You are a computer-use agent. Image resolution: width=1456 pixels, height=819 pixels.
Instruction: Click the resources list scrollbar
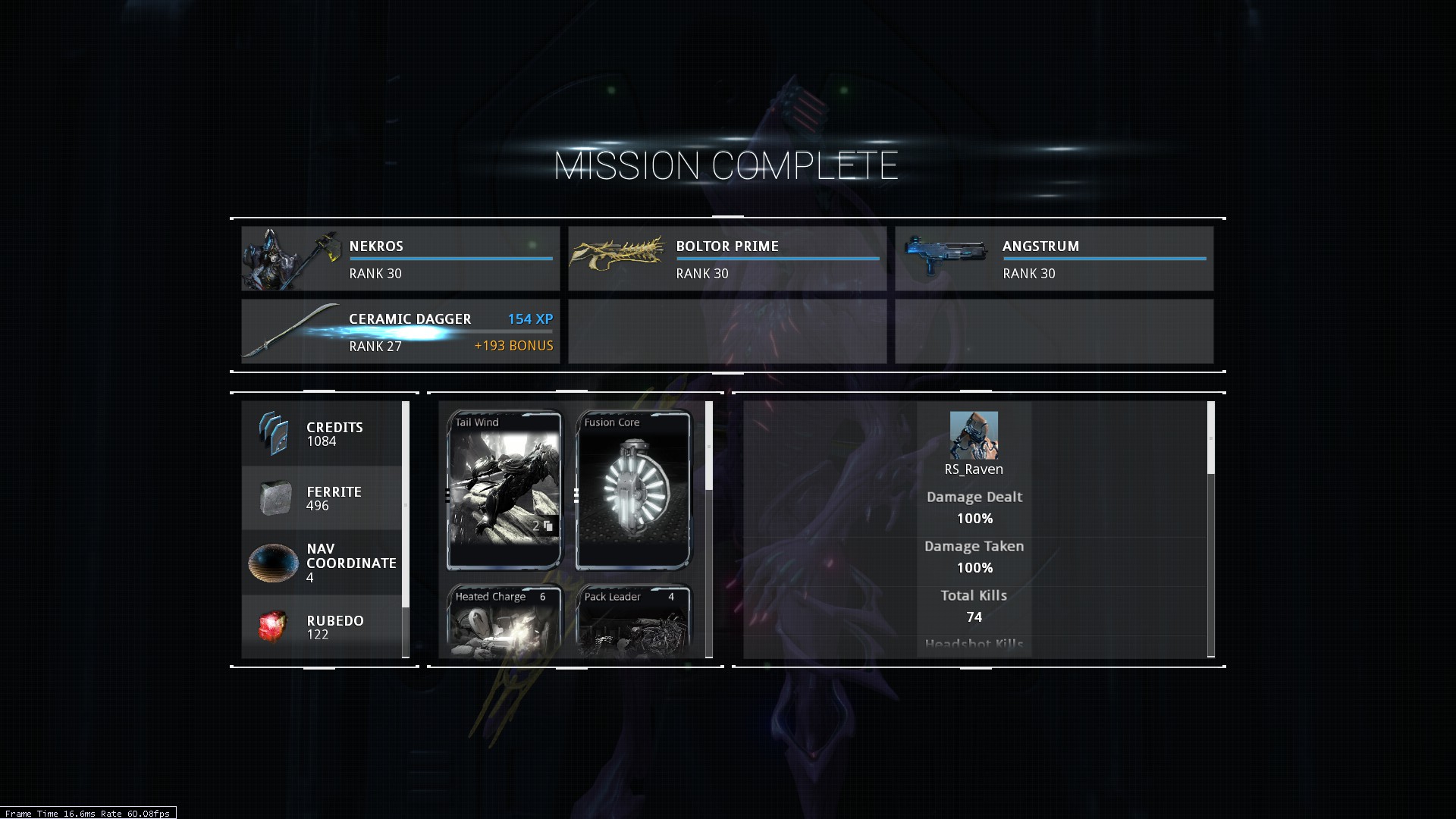(406, 504)
